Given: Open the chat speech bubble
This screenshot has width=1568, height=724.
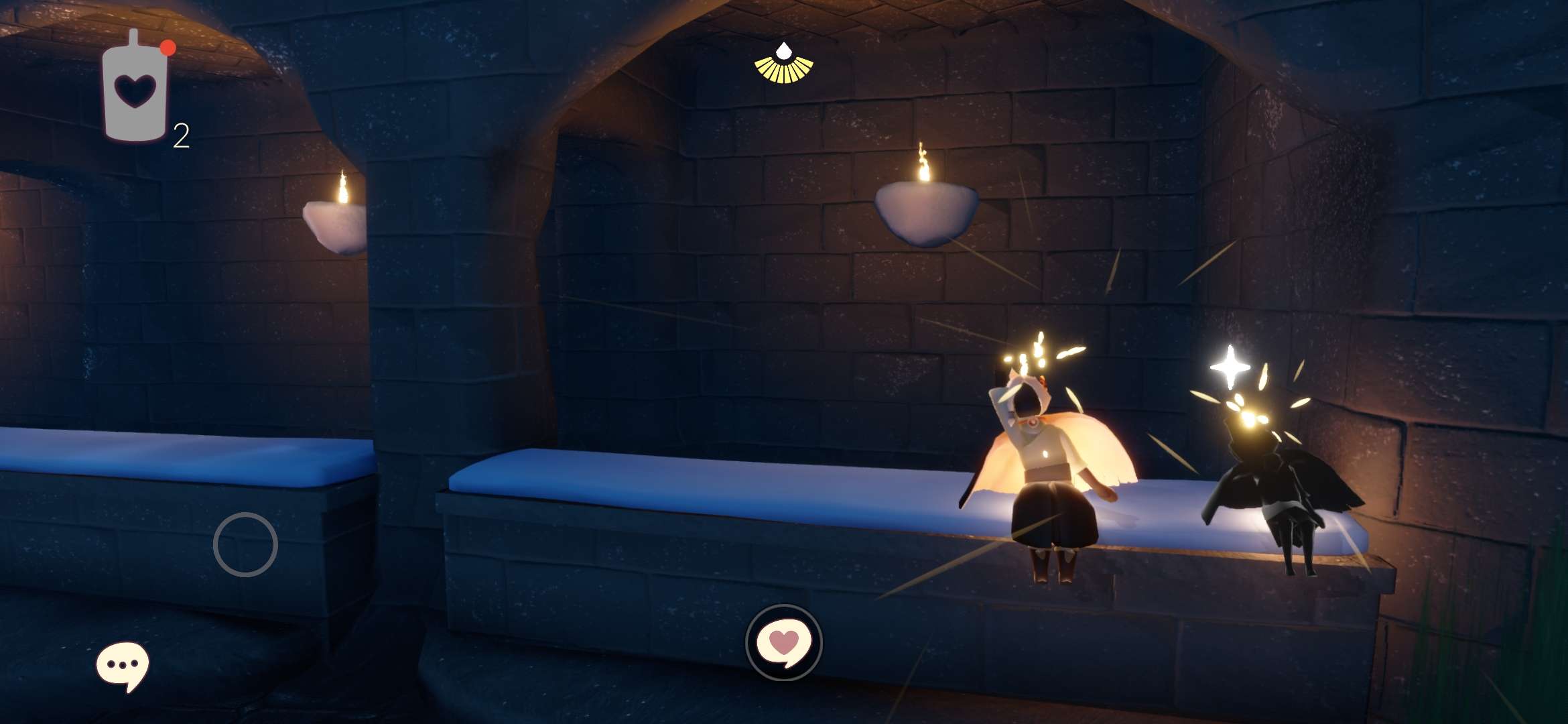Looking at the screenshot, I should (122, 665).
